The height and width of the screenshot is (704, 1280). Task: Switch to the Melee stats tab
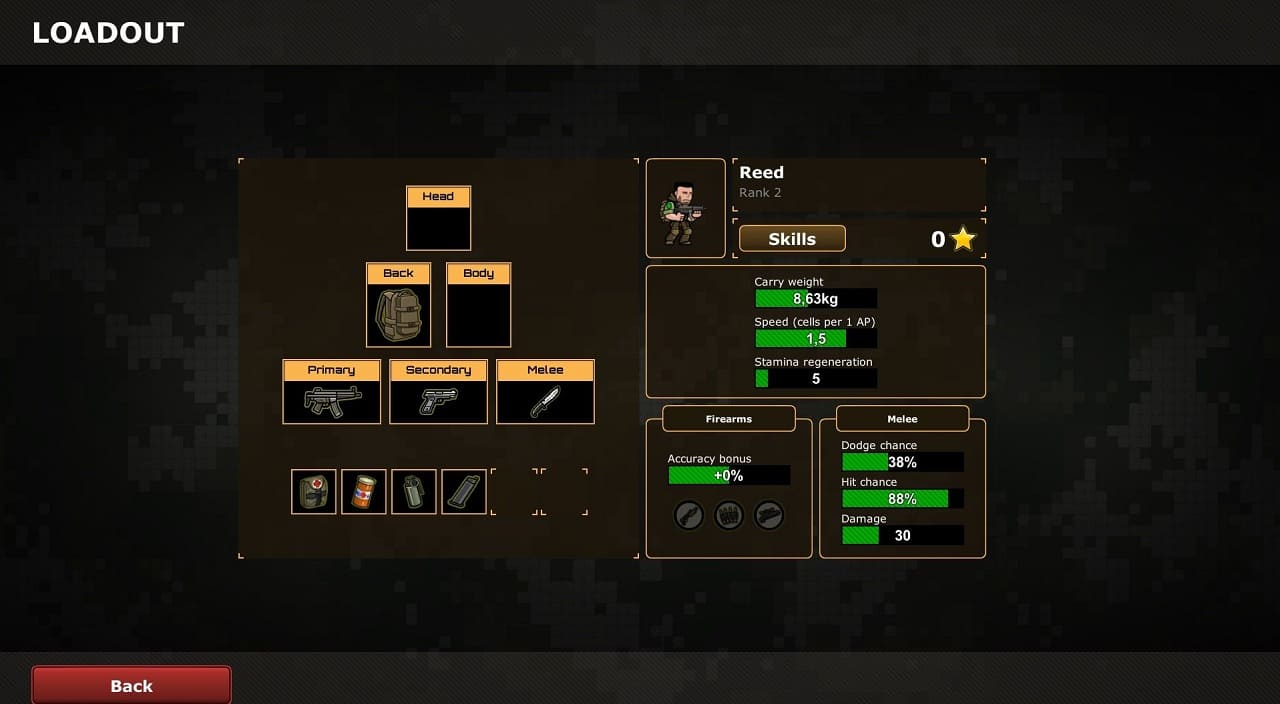pos(902,419)
